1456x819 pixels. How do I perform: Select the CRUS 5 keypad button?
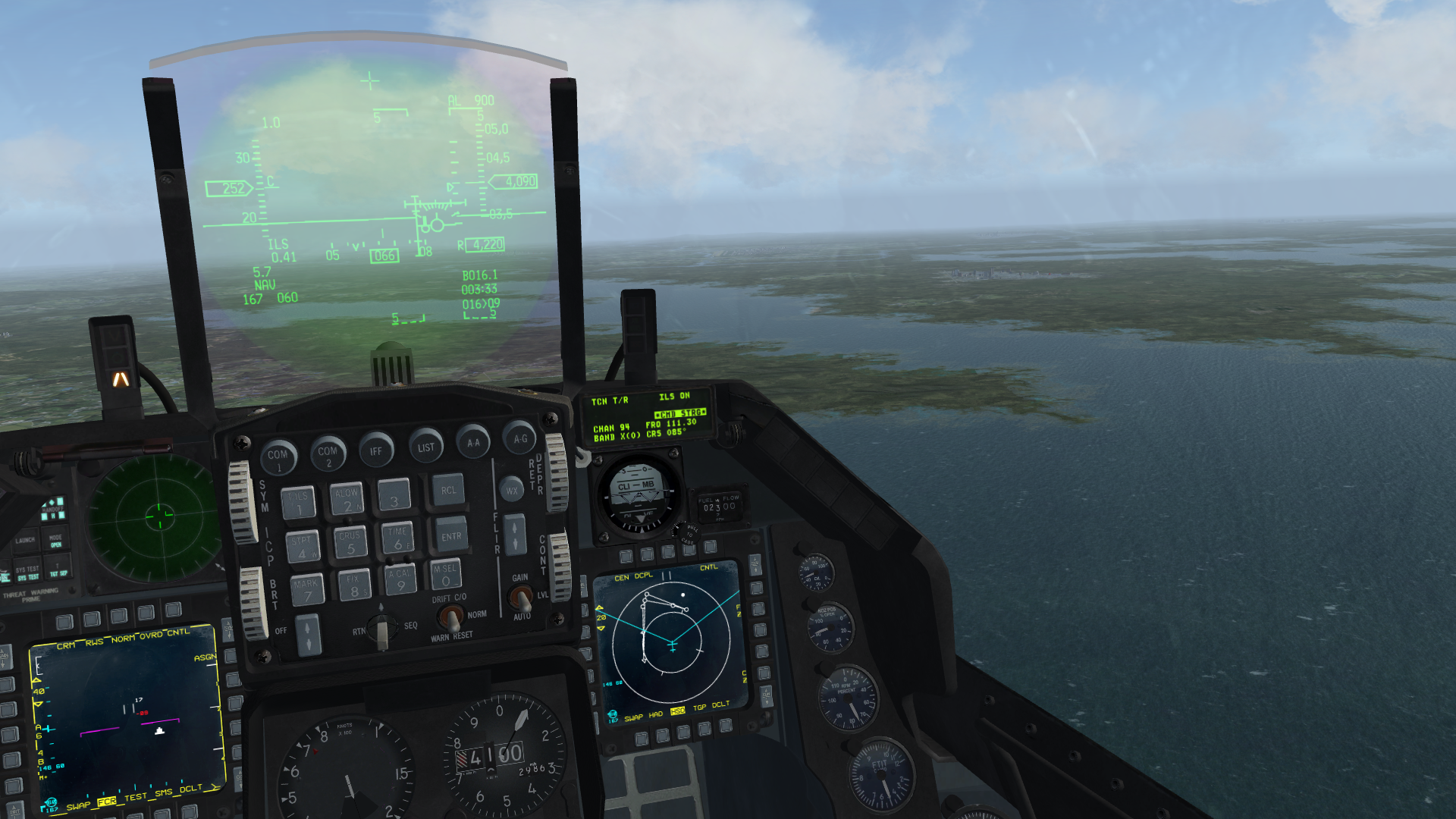click(350, 541)
